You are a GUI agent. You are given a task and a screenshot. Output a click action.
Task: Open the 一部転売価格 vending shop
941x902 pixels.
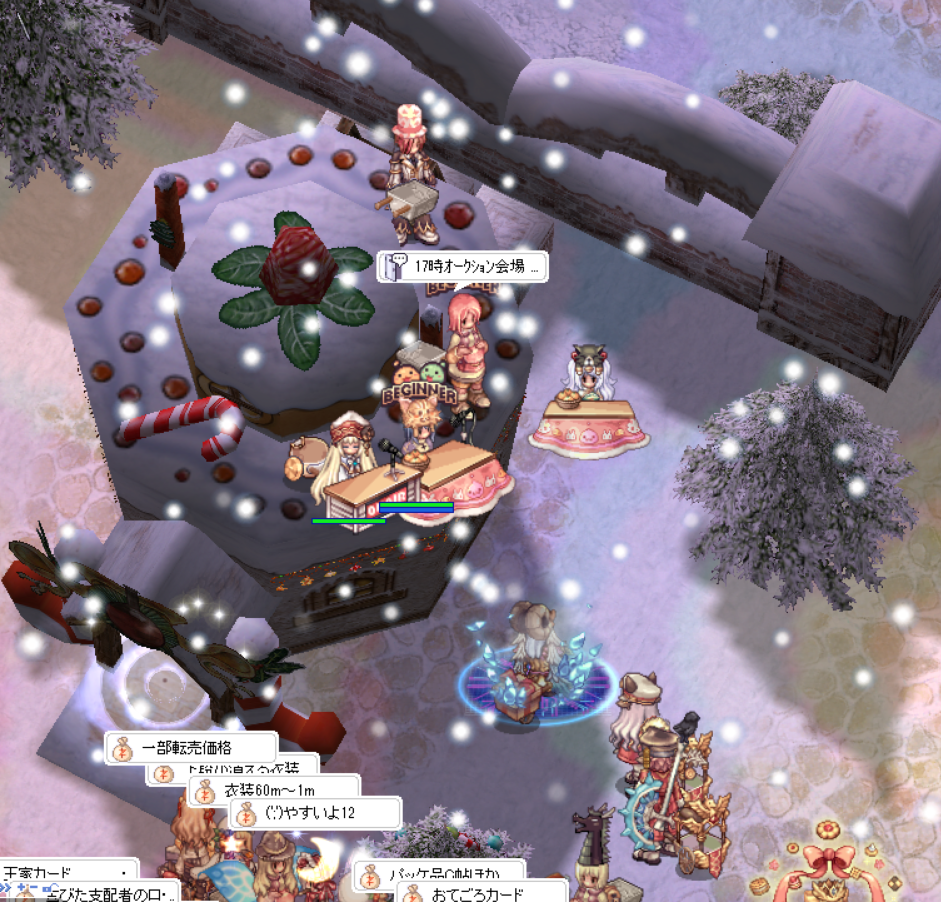[190, 747]
